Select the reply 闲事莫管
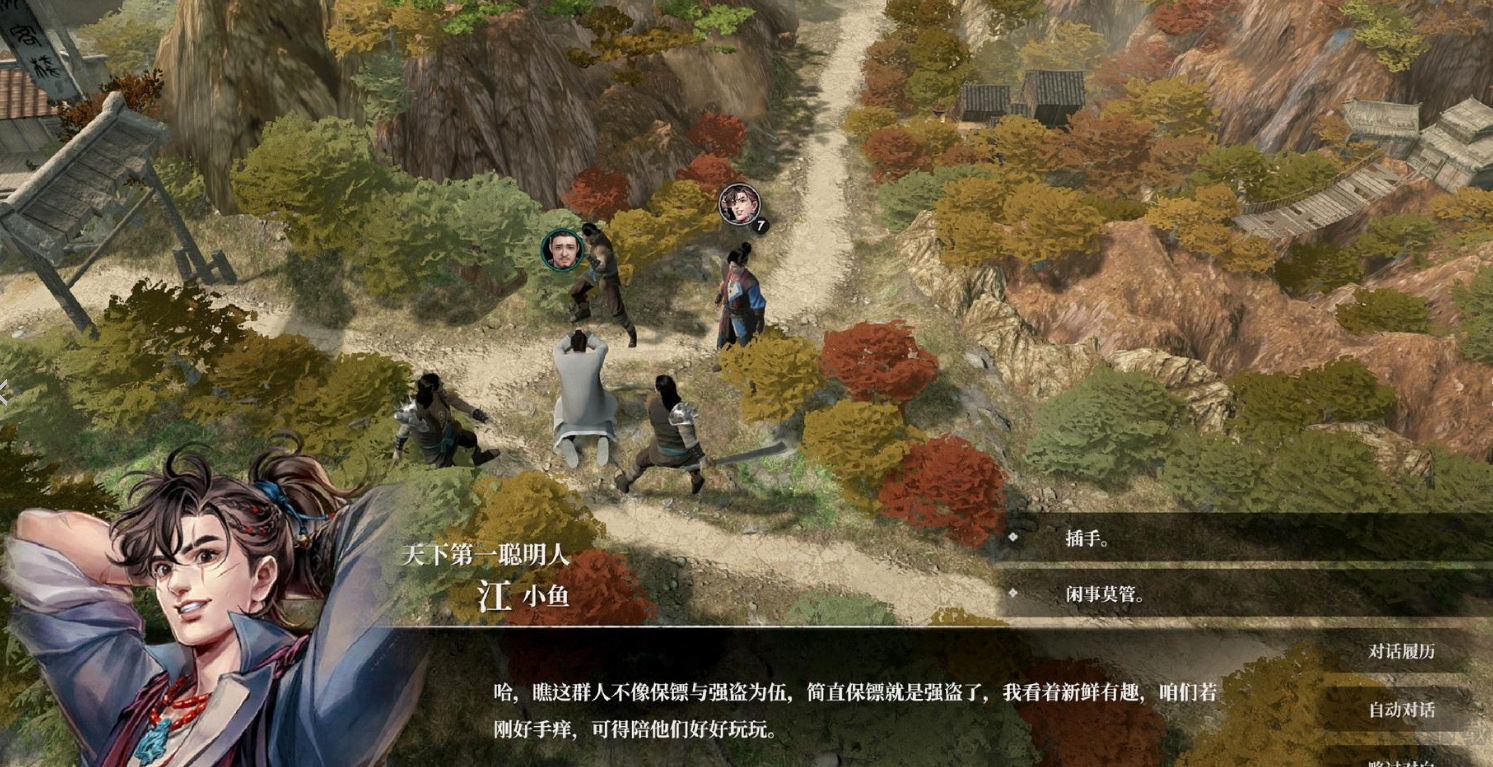This screenshot has width=1493, height=767. [1104, 595]
